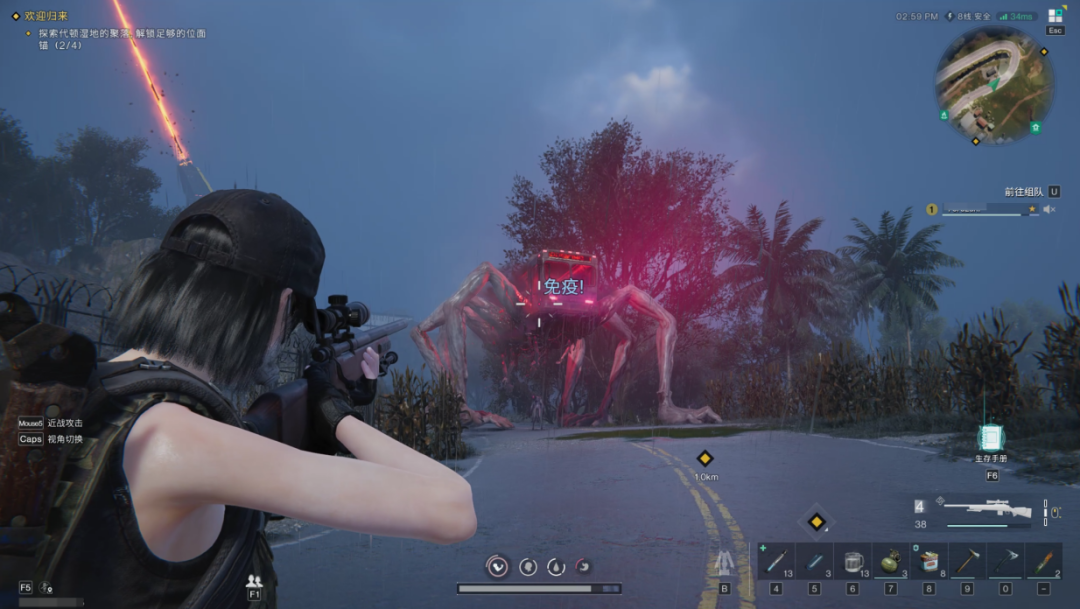Open the team members icon

coord(254,581)
